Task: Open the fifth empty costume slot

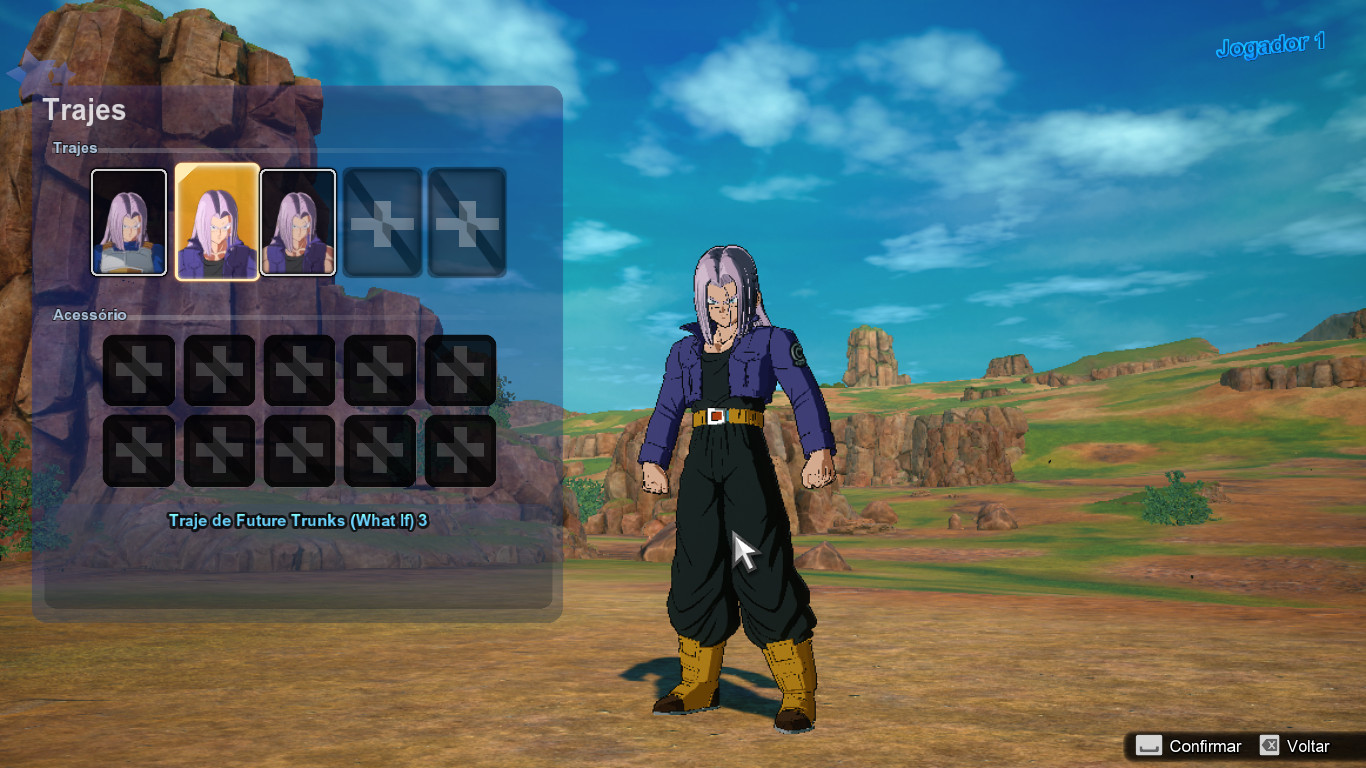Action: tap(465, 221)
